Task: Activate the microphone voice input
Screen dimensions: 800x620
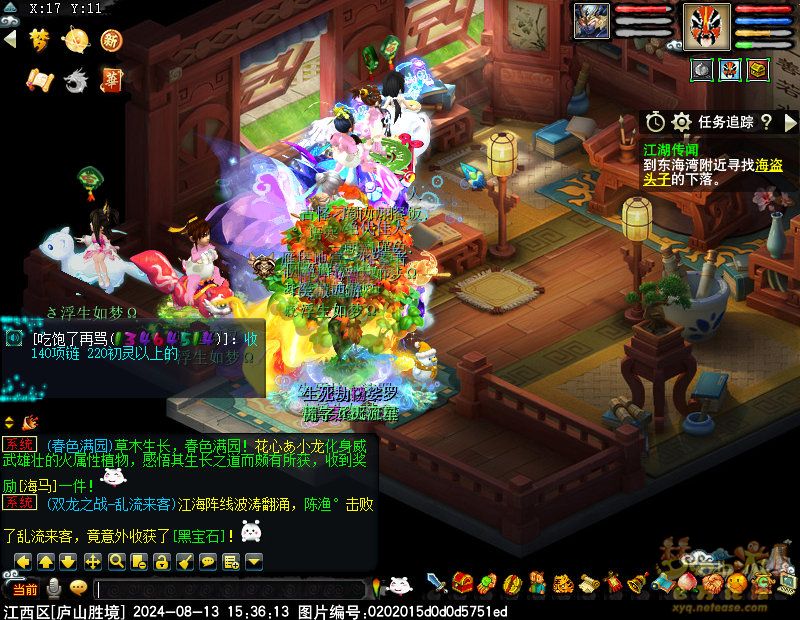Action: (54, 588)
